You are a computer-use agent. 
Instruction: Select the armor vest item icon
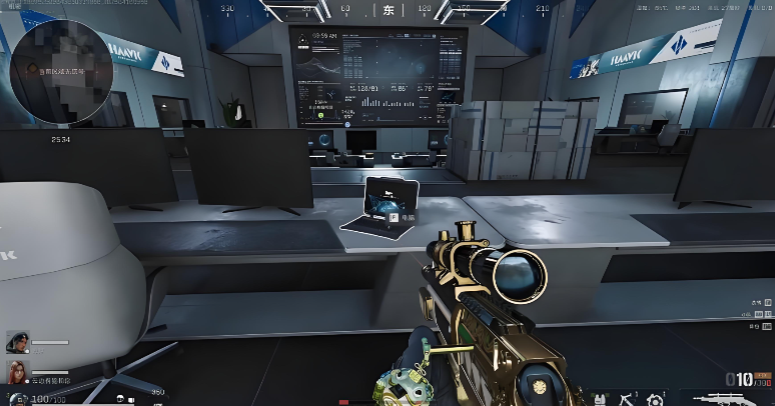(x=600, y=399)
